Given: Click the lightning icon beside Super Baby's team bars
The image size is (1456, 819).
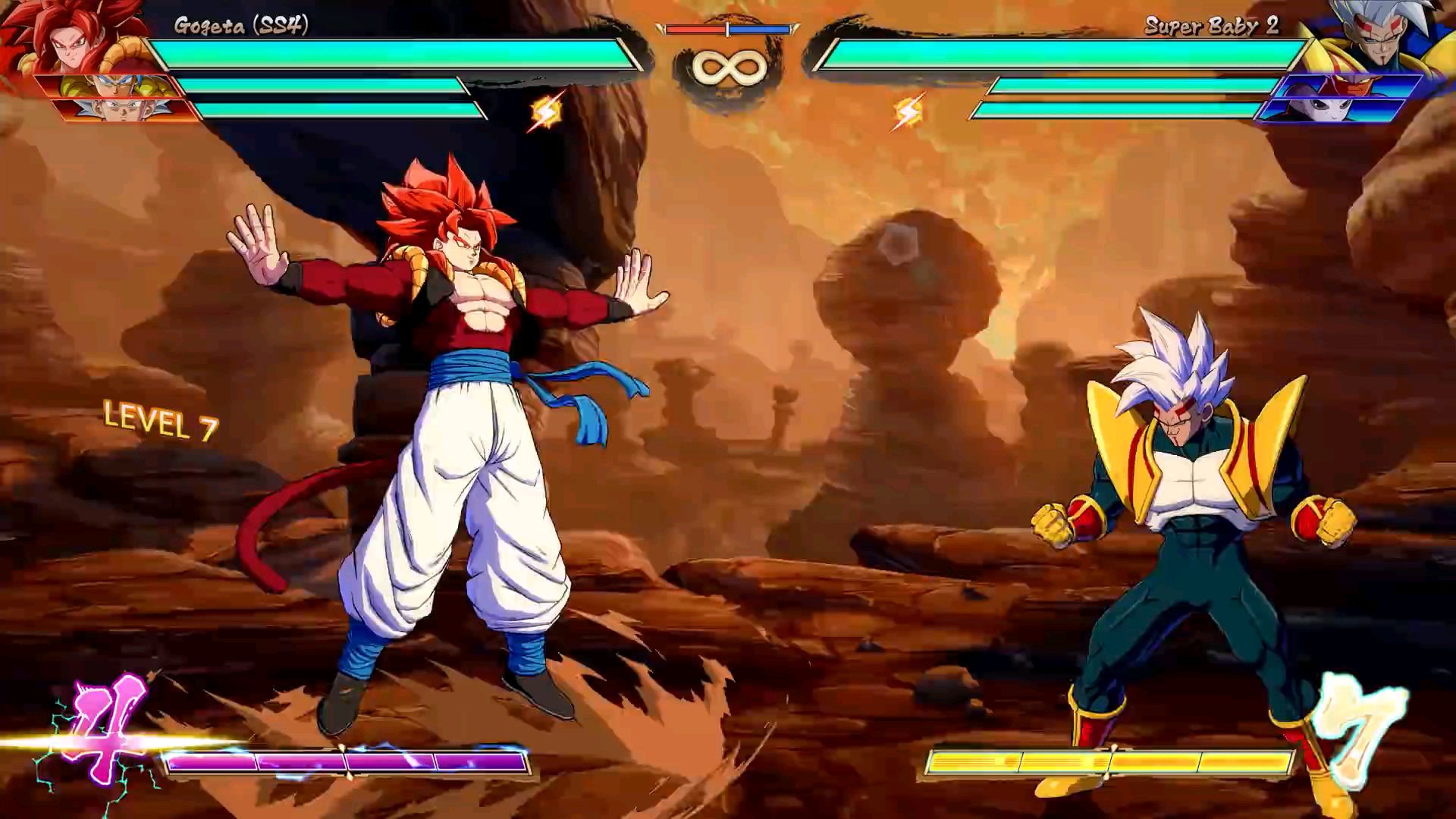Looking at the screenshot, I should click(908, 111).
